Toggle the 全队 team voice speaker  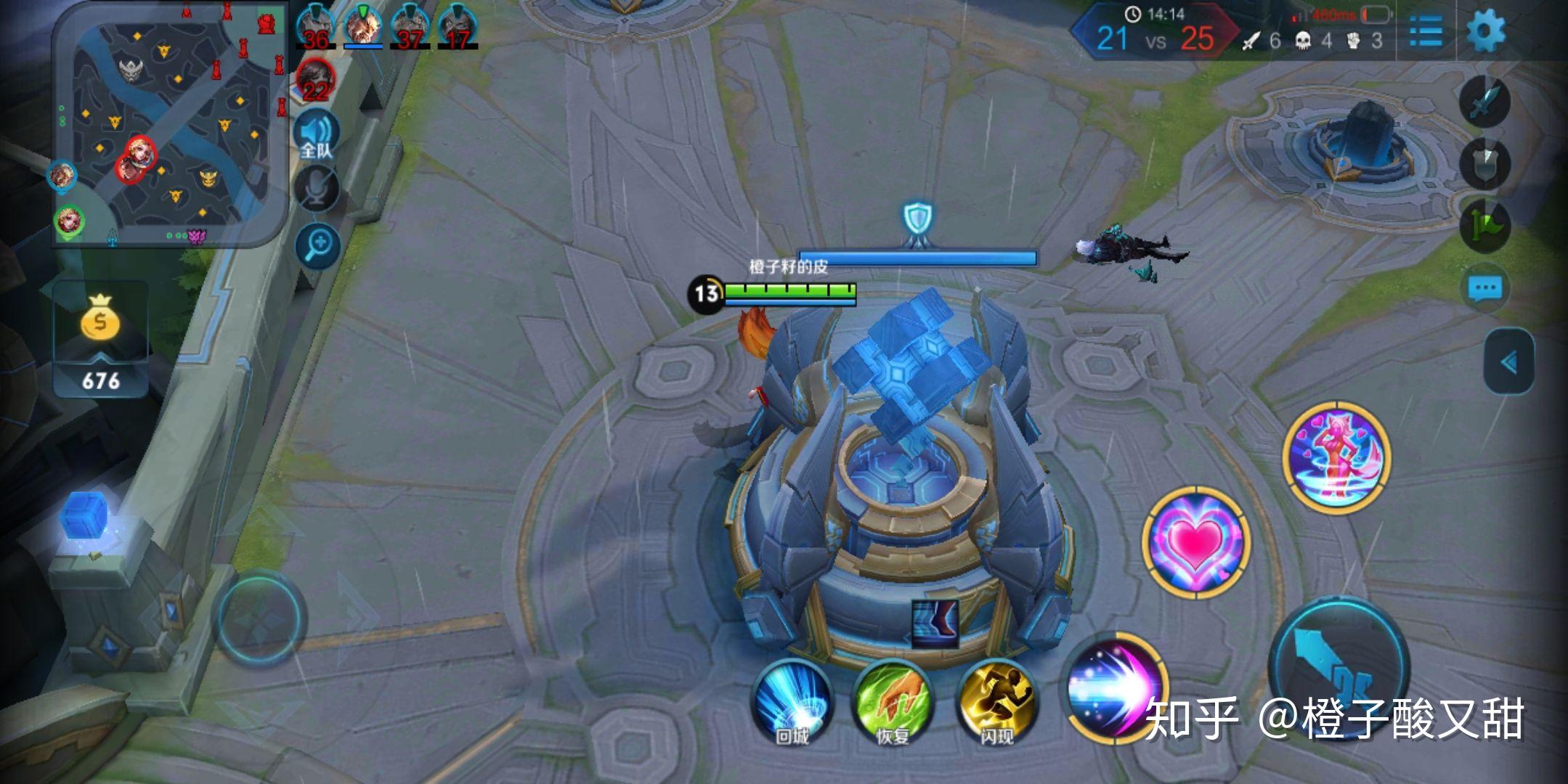317,136
